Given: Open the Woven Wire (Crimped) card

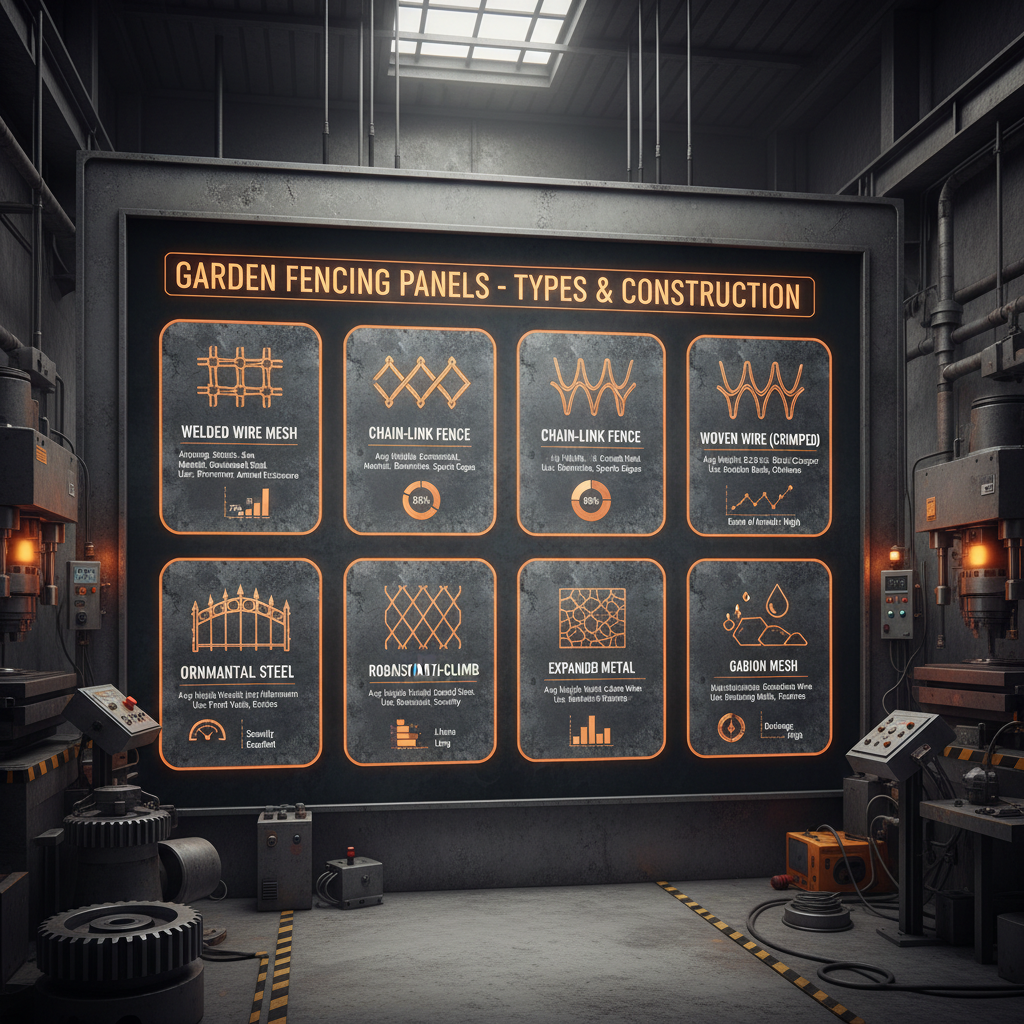Looking at the screenshot, I should click(x=760, y=435).
